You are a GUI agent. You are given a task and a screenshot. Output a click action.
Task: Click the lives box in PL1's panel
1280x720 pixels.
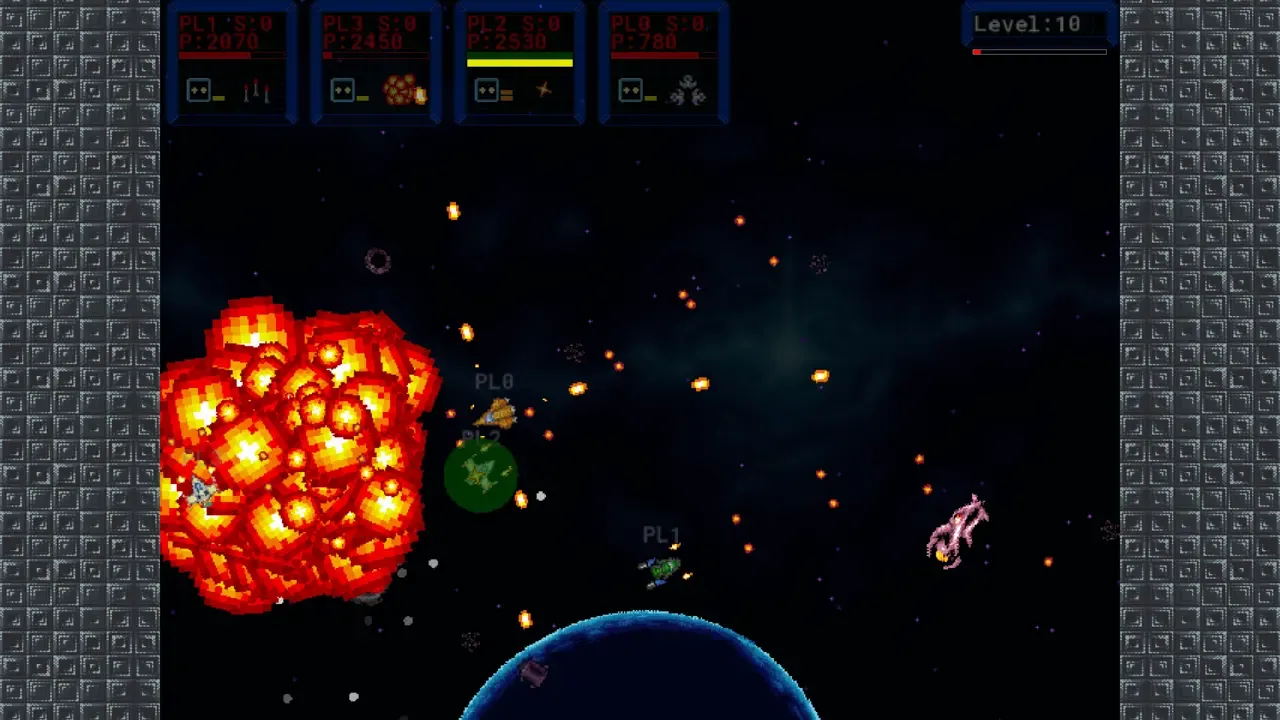(x=199, y=92)
